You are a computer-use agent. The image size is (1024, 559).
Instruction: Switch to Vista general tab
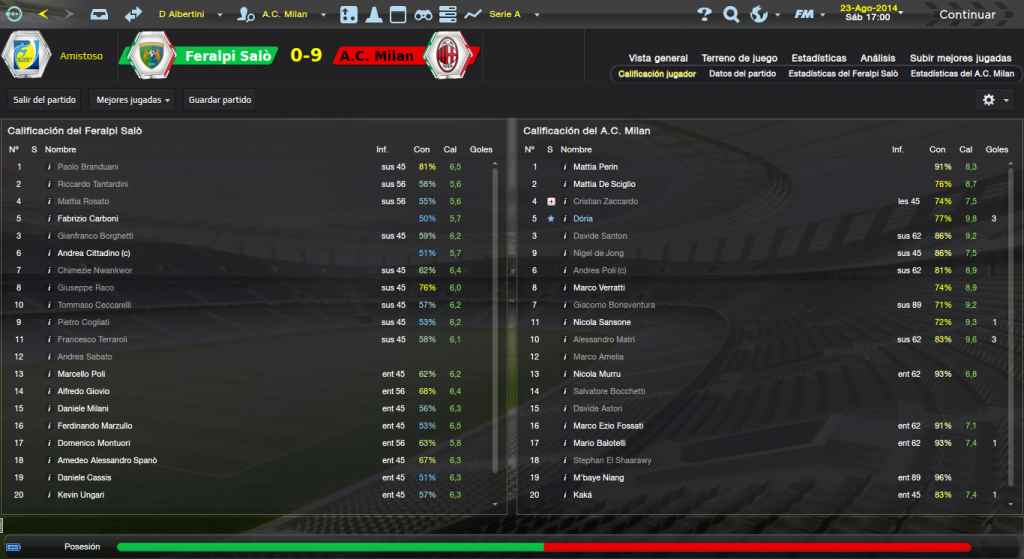658,58
